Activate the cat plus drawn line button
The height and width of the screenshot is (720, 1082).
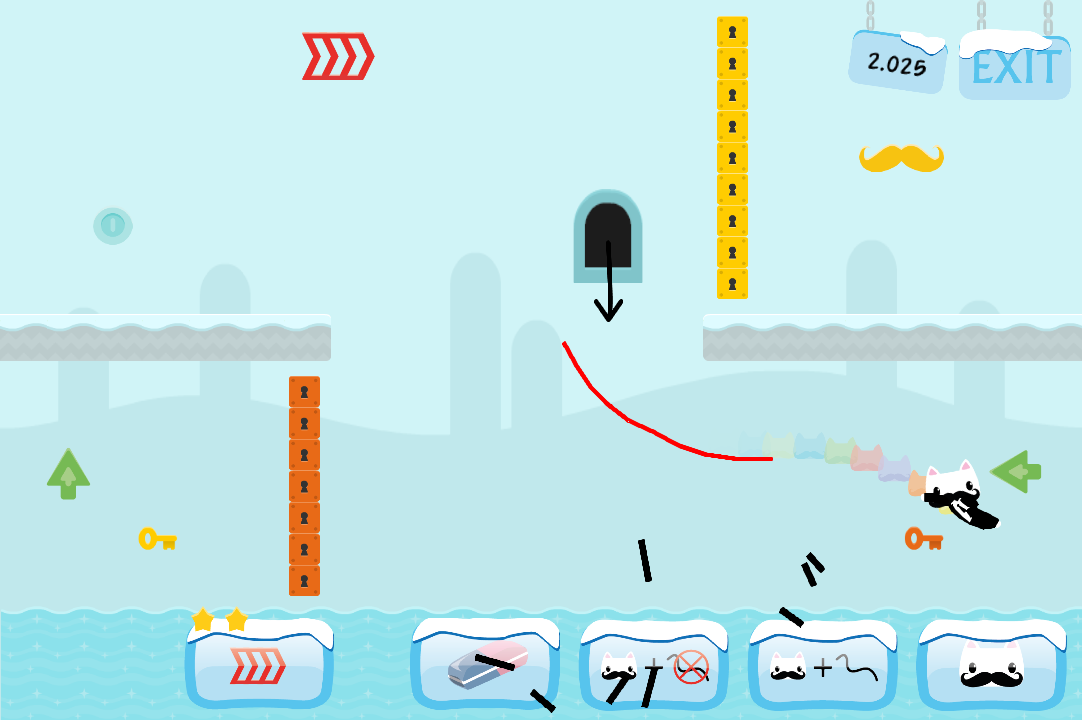click(822, 665)
